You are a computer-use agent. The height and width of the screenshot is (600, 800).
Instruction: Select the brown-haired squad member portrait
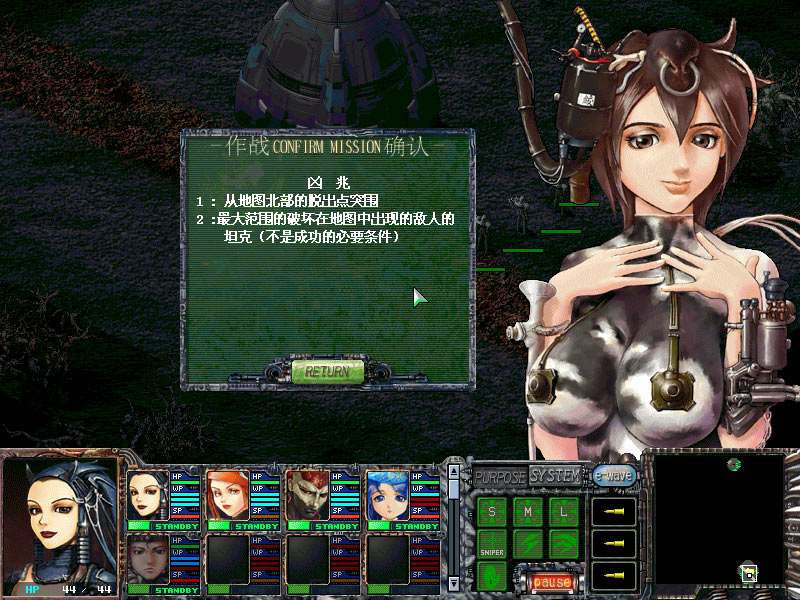point(148,560)
